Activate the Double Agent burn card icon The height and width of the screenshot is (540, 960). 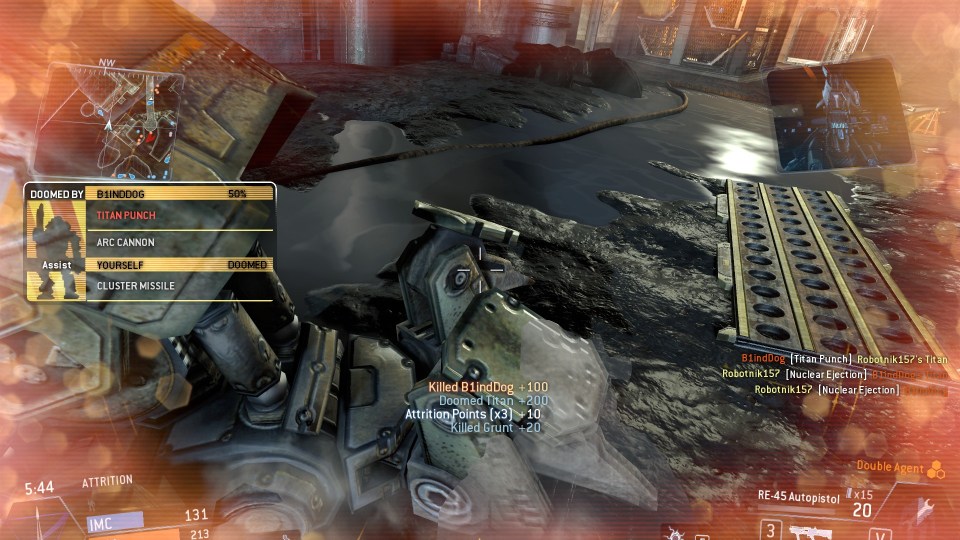coord(935,468)
